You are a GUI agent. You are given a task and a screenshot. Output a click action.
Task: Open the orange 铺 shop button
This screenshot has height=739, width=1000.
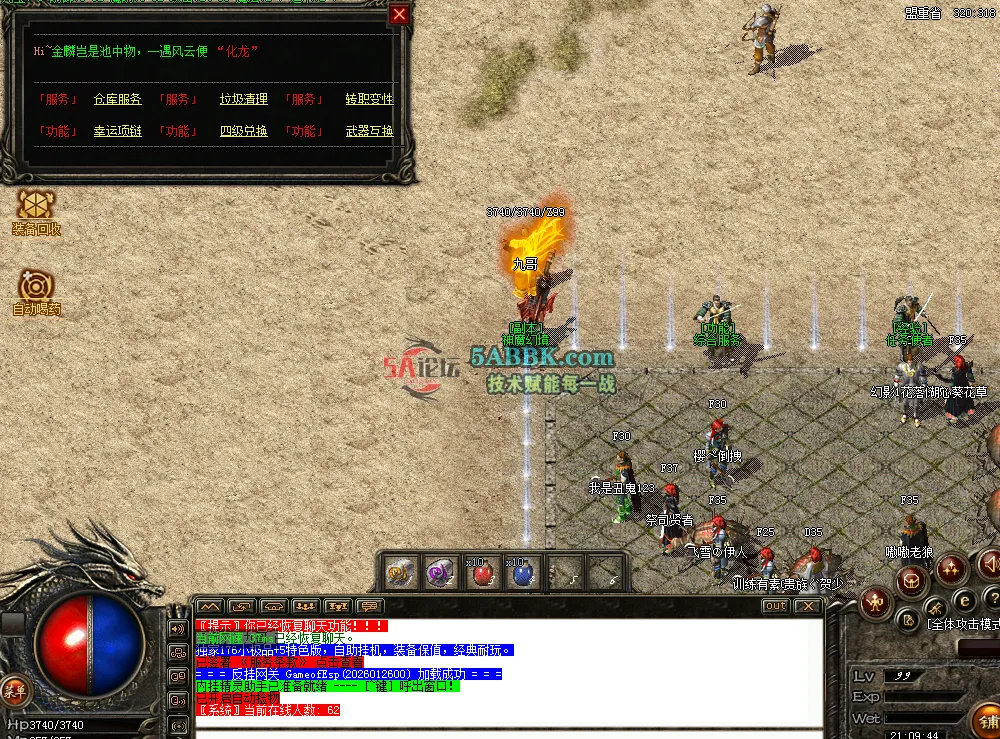tap(988, 721)
